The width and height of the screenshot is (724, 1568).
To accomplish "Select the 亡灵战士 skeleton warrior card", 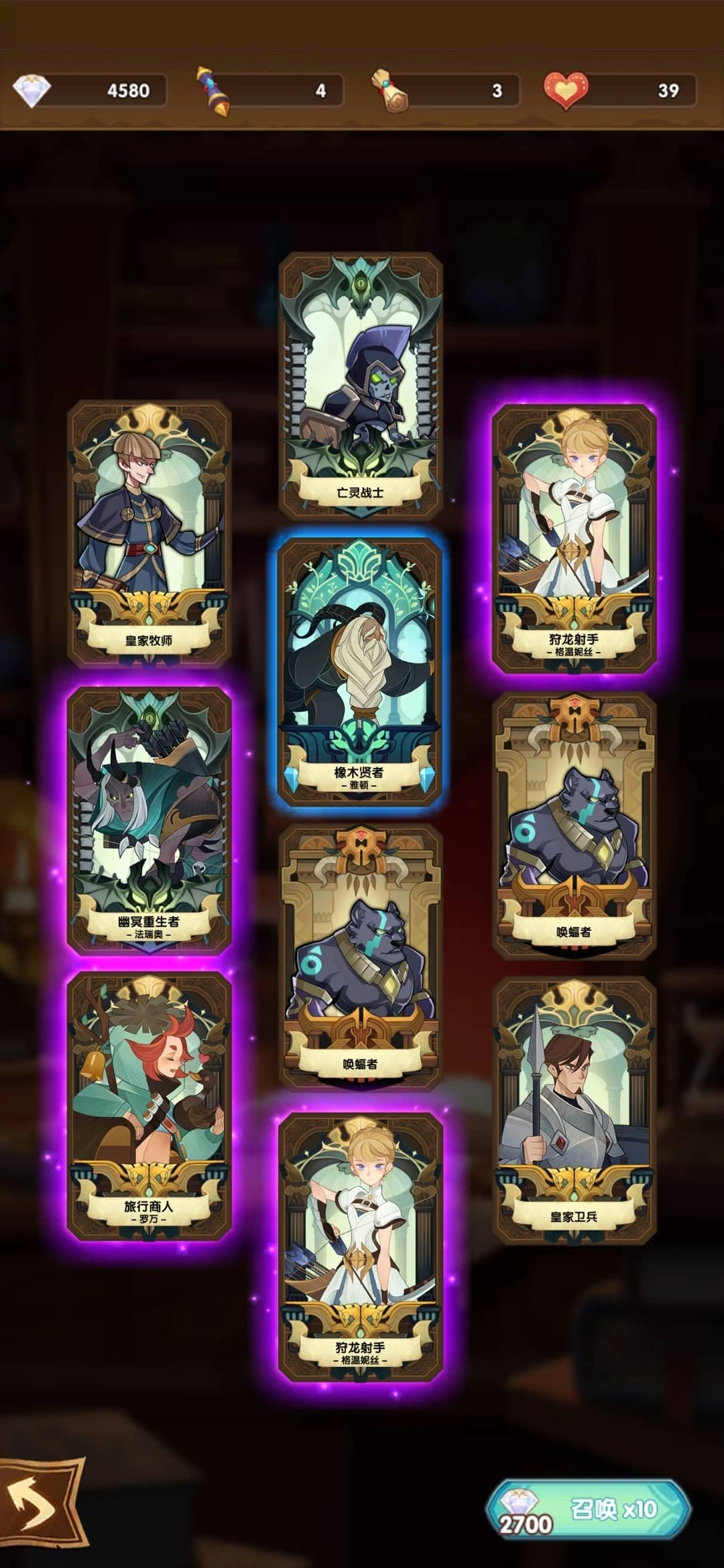I will 361,386.
